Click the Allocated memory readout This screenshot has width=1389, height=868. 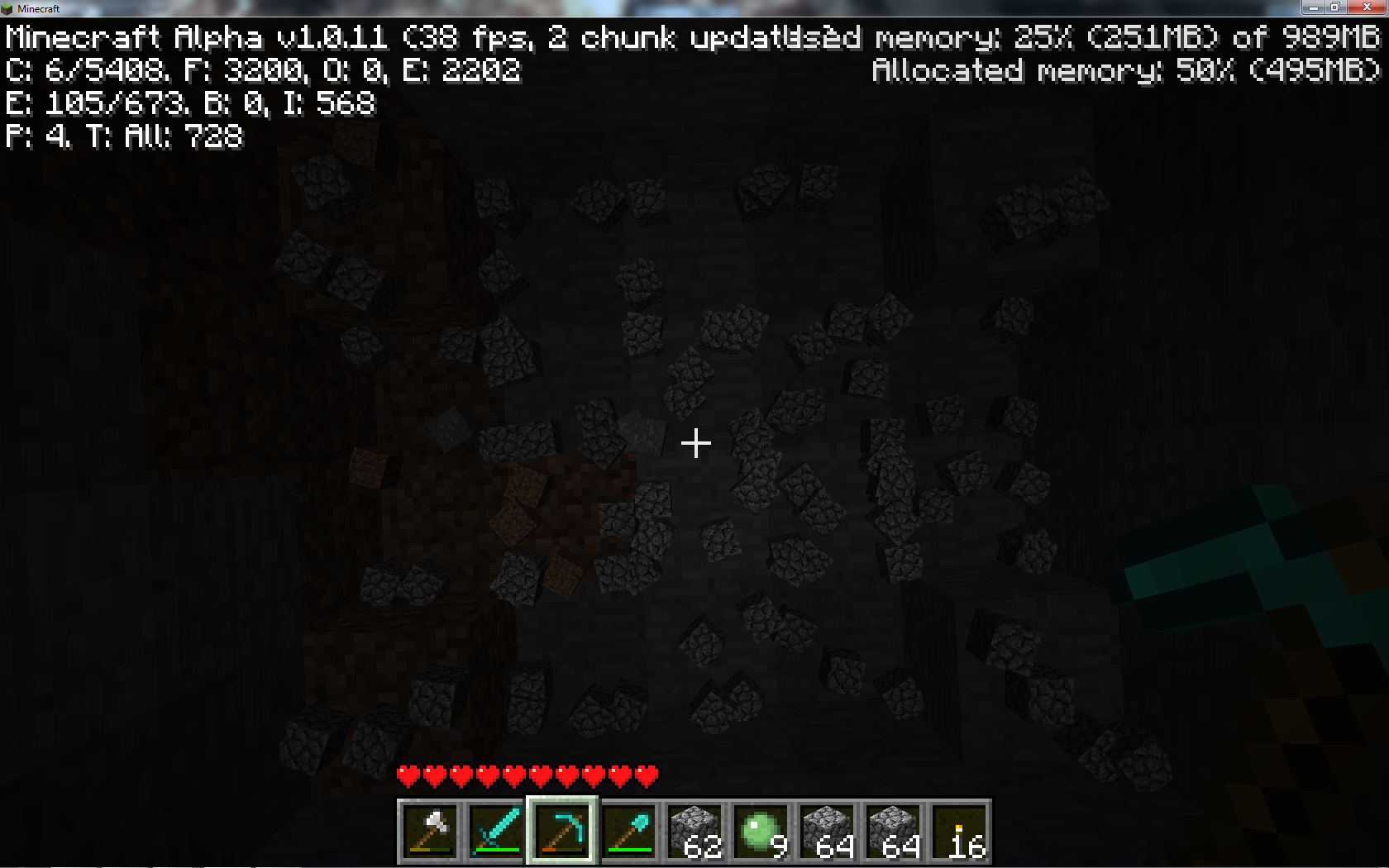tap(1124, 72)
